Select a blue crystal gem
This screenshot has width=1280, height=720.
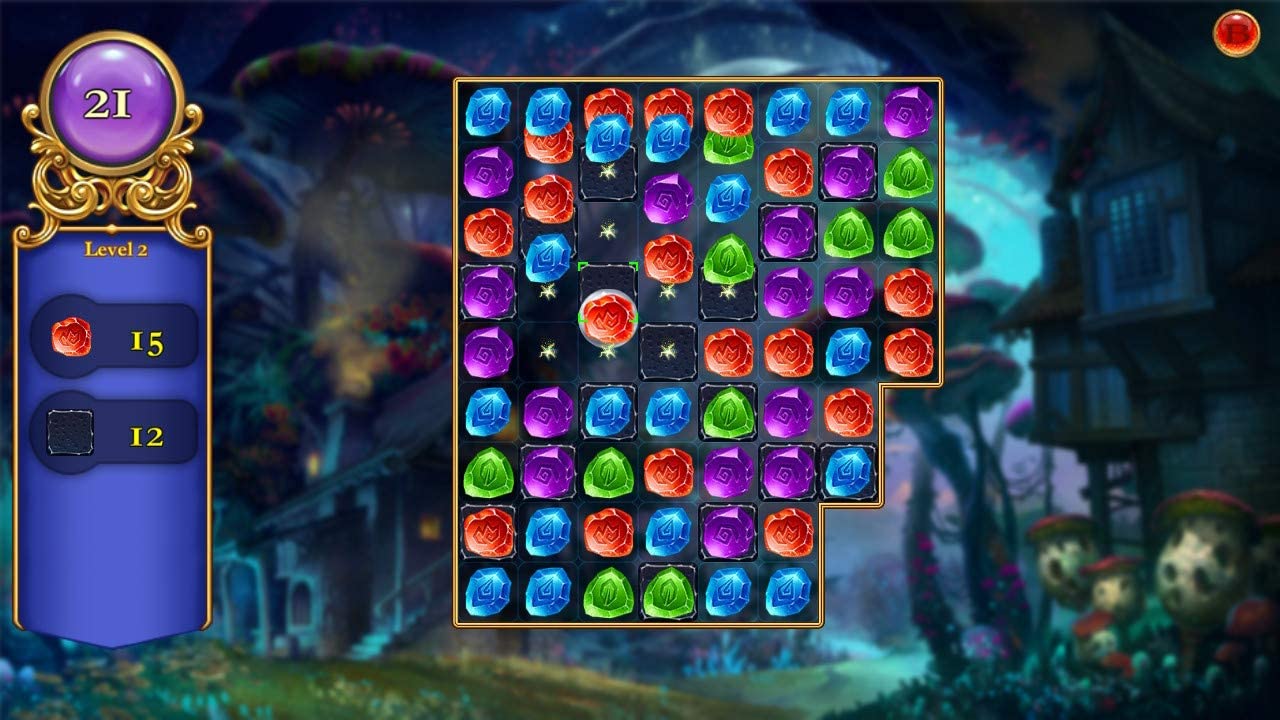(x=488, y=111)
